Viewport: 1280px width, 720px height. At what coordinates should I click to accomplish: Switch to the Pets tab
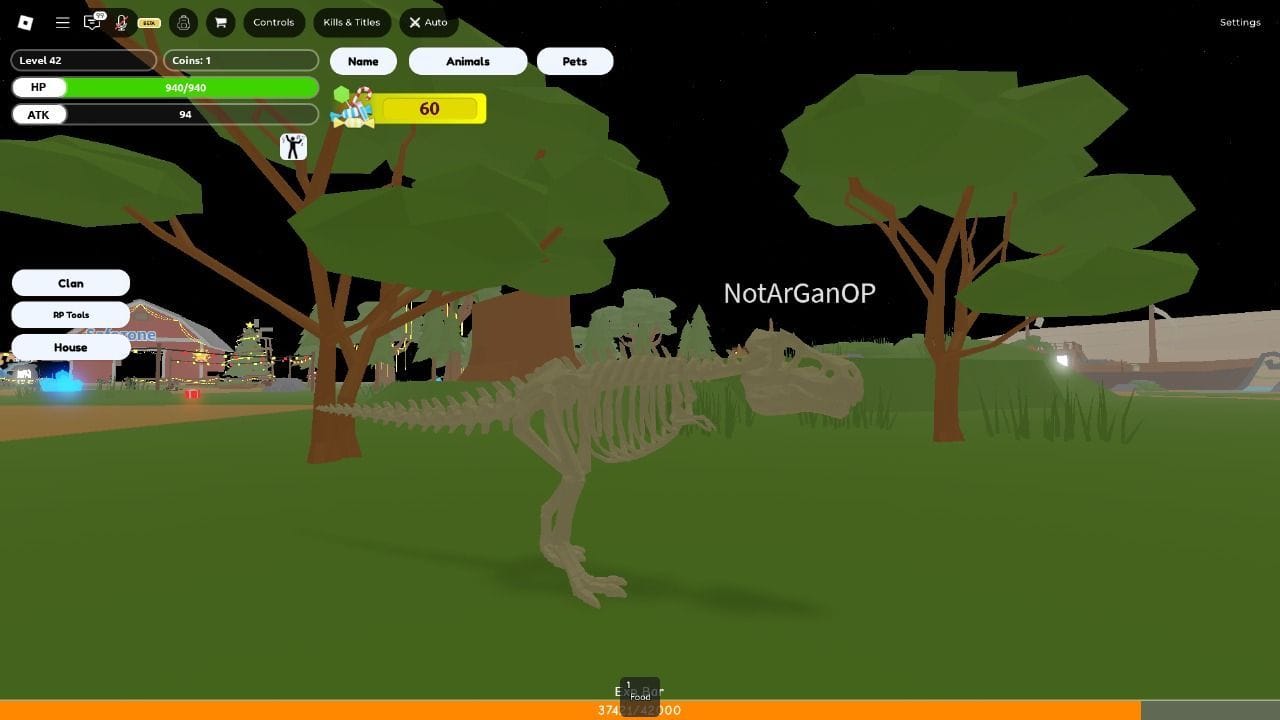tap(575, 61)
